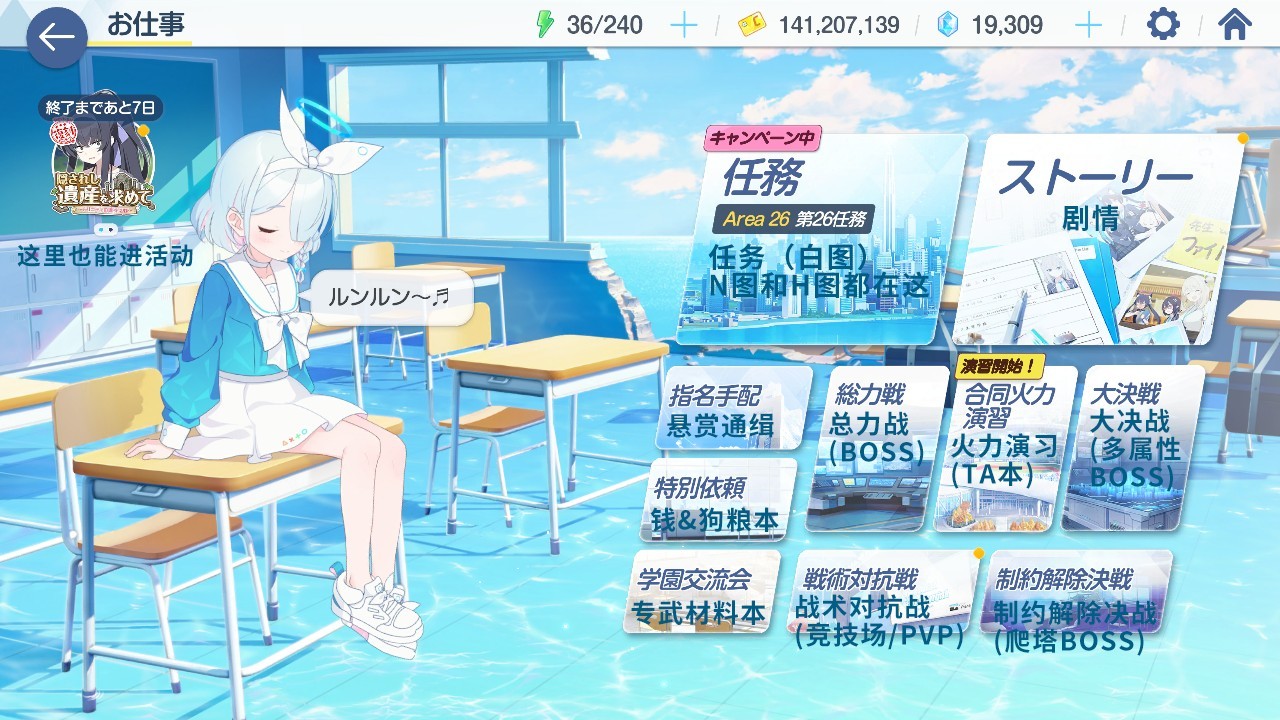Screen dimensions: 1280x720
Task: Open the settings gear
Action: (1161, 25)
